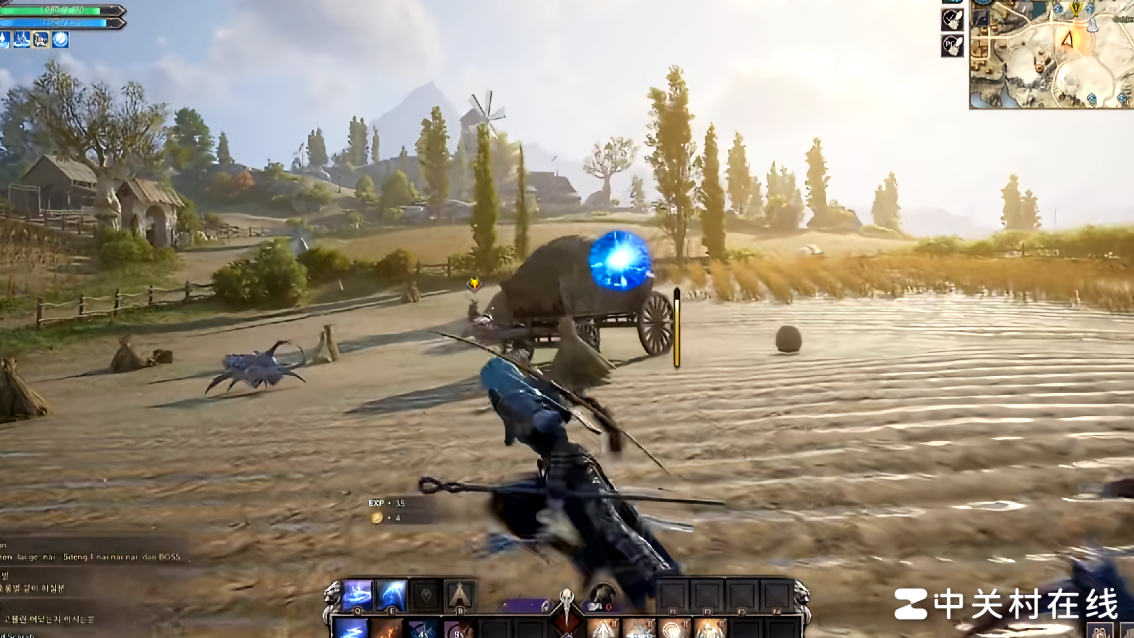This screenshot has width=1134, height=638.
Task: Click the yellow quest marker on the minimap
Action: 1076,8
